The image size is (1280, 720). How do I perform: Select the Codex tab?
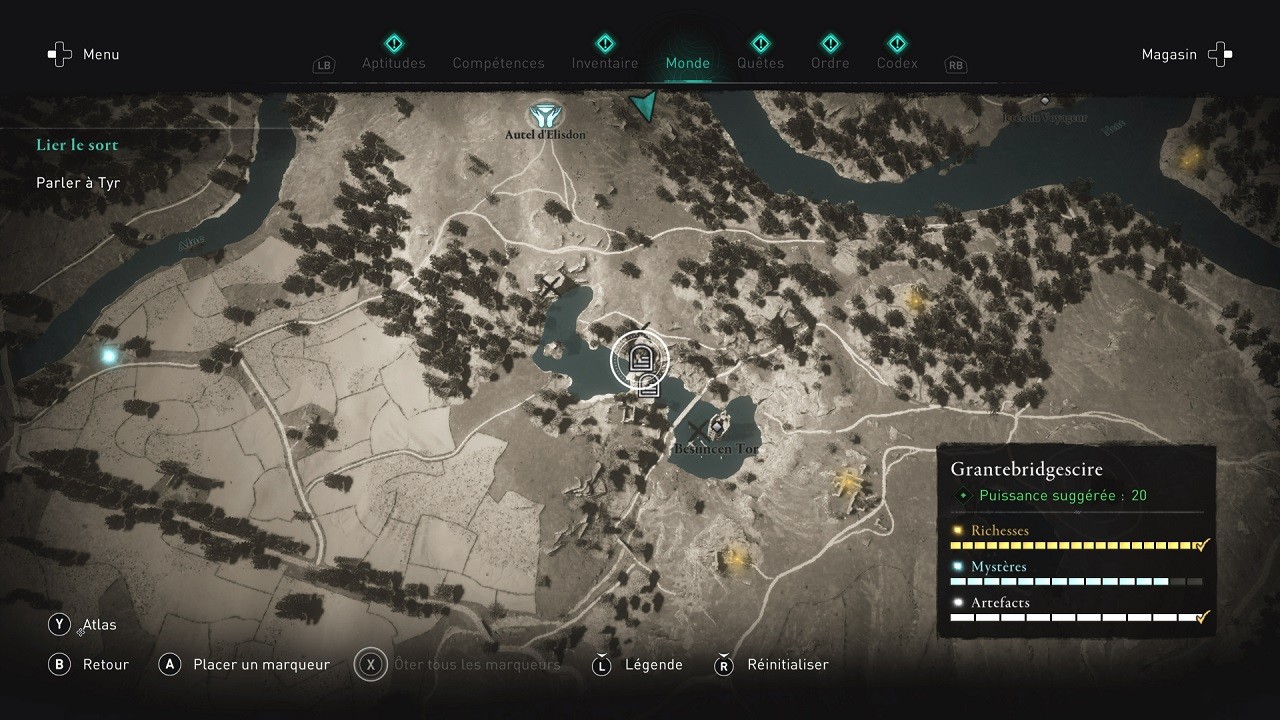897,62
